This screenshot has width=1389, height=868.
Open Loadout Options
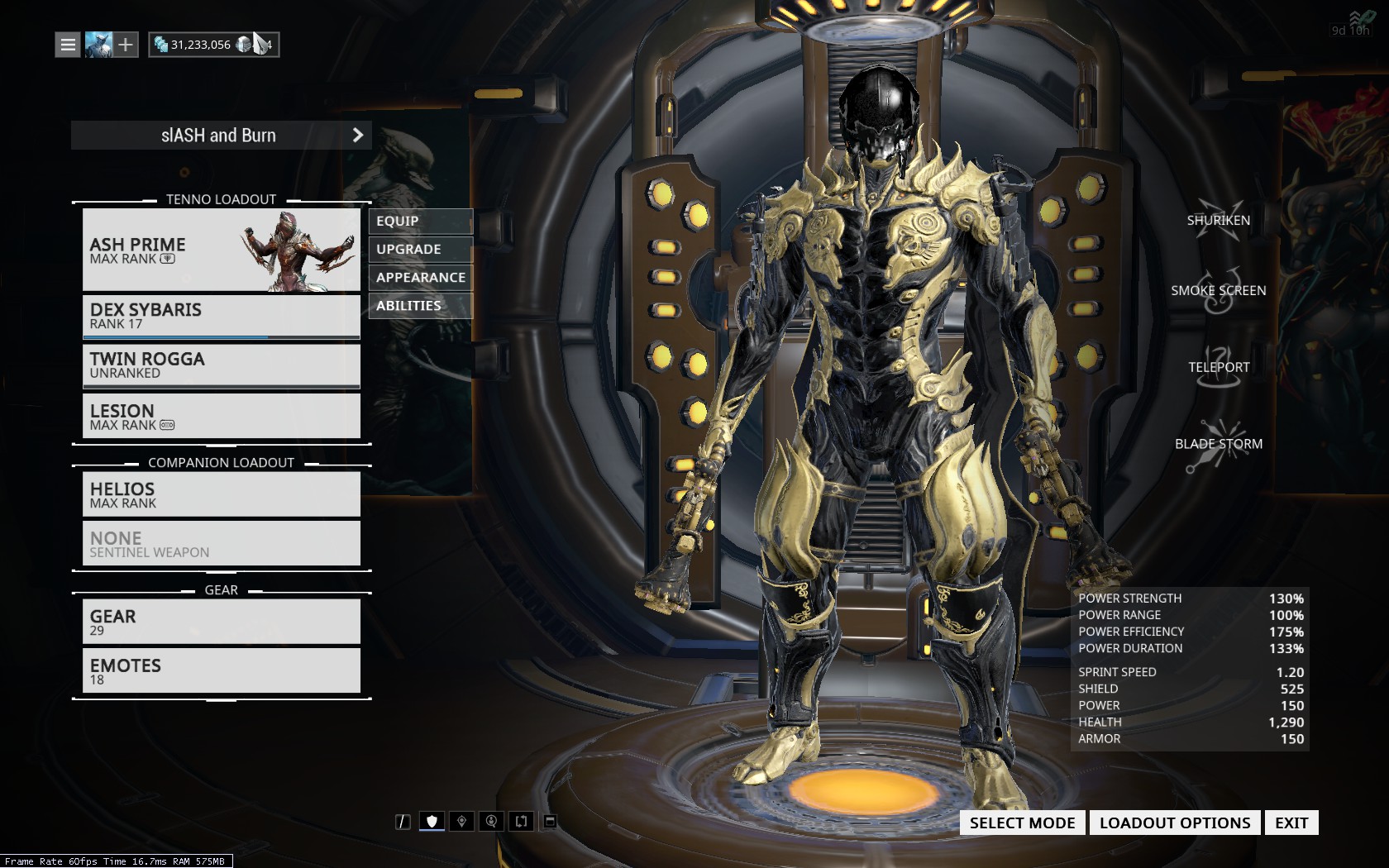point(1175,823)
